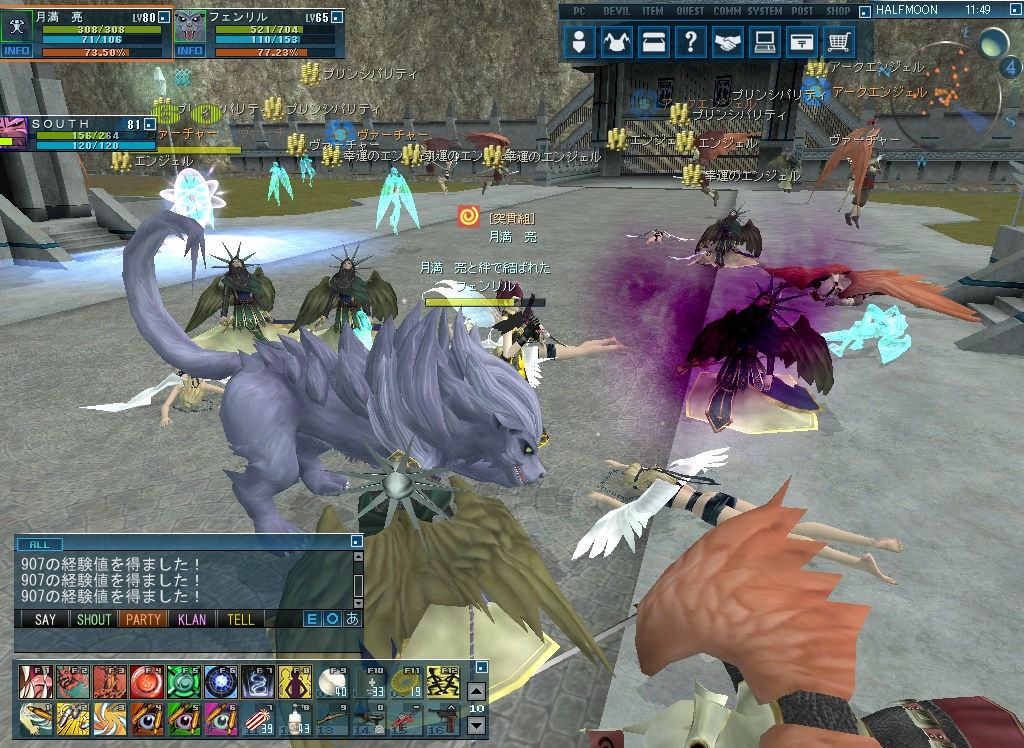The image size is (1024, 748).
Task: Select the PARTY chat channel
Action: click(x=143, y=620)
